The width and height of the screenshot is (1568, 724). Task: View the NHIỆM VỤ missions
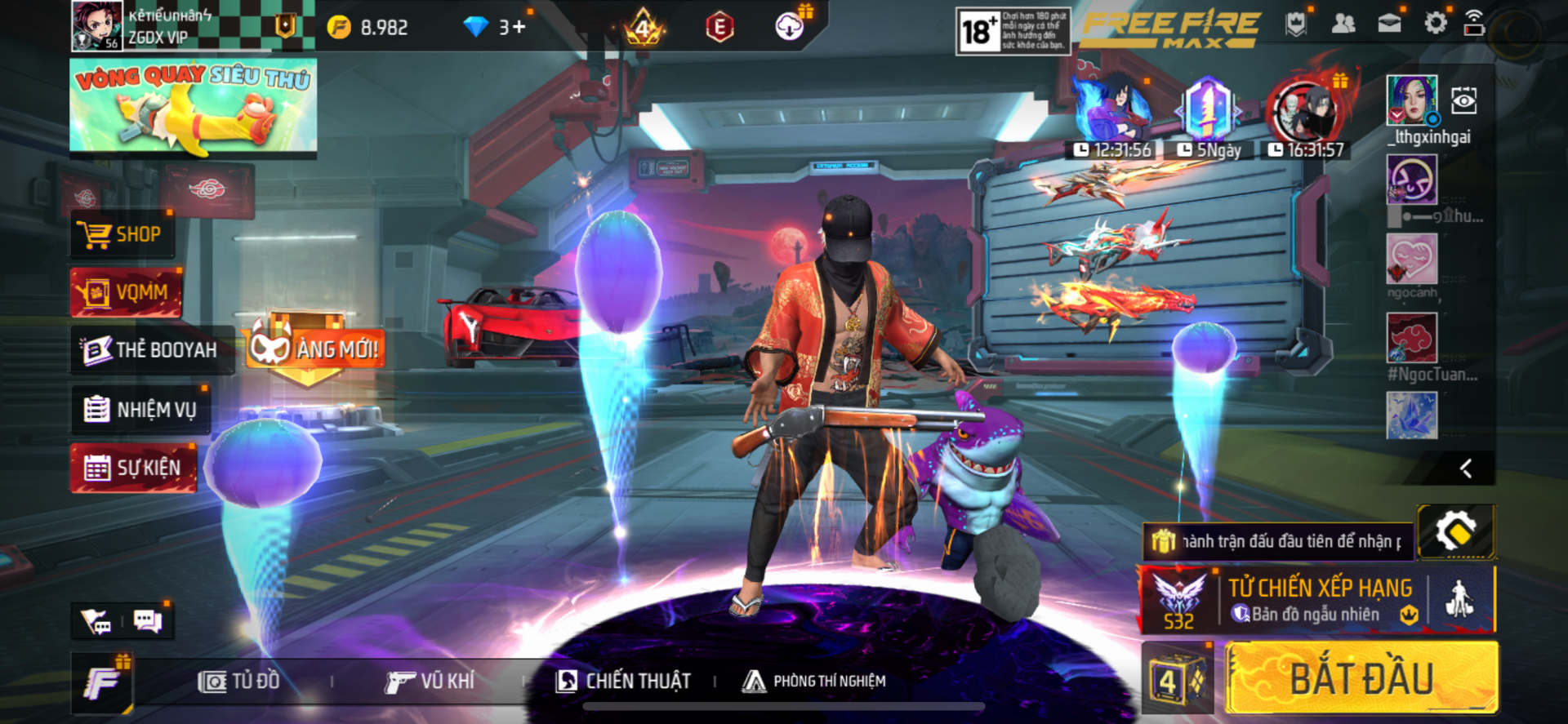point(140,409)
